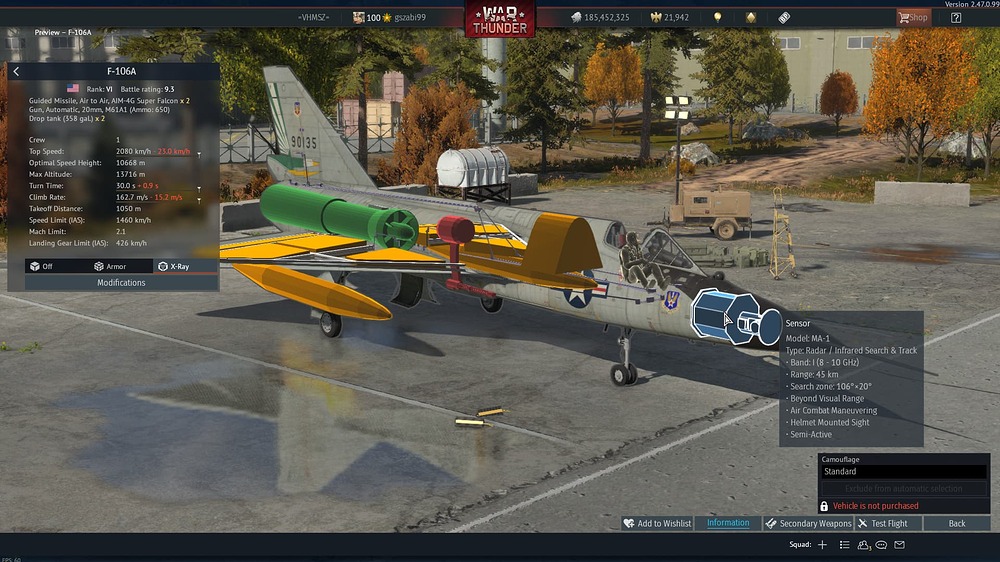View the gszabi99 player profile

coord(409,18)
